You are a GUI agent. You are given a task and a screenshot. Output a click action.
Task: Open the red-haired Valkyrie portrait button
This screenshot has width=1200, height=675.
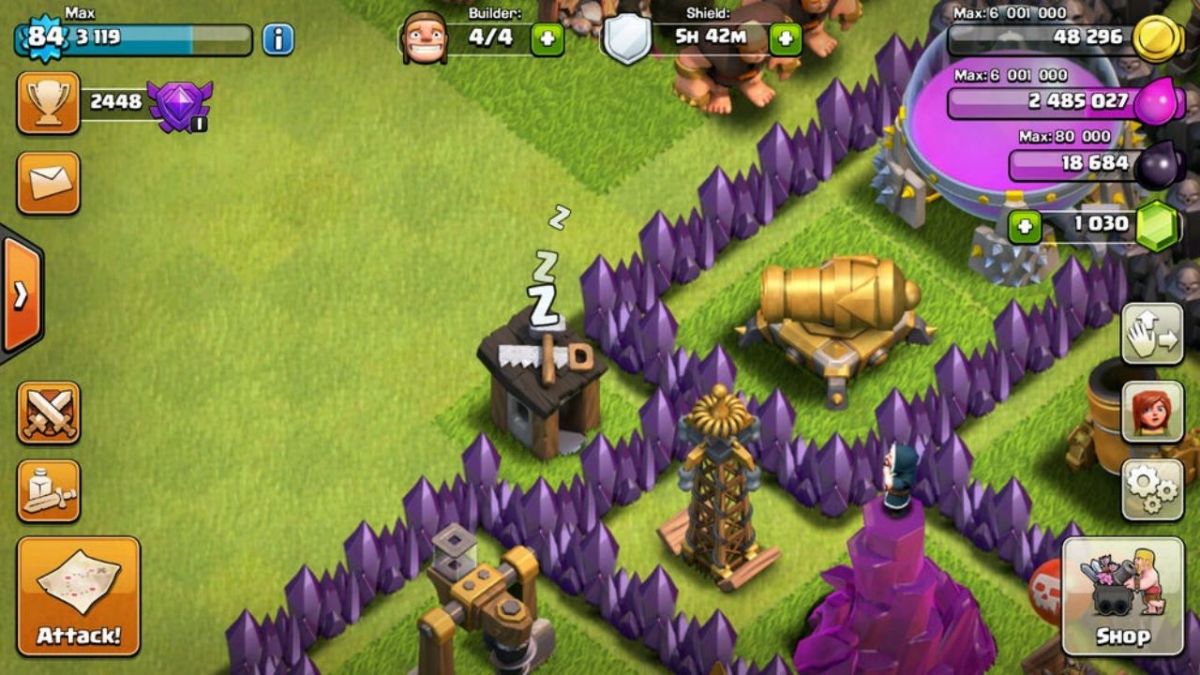[1152, 411]
